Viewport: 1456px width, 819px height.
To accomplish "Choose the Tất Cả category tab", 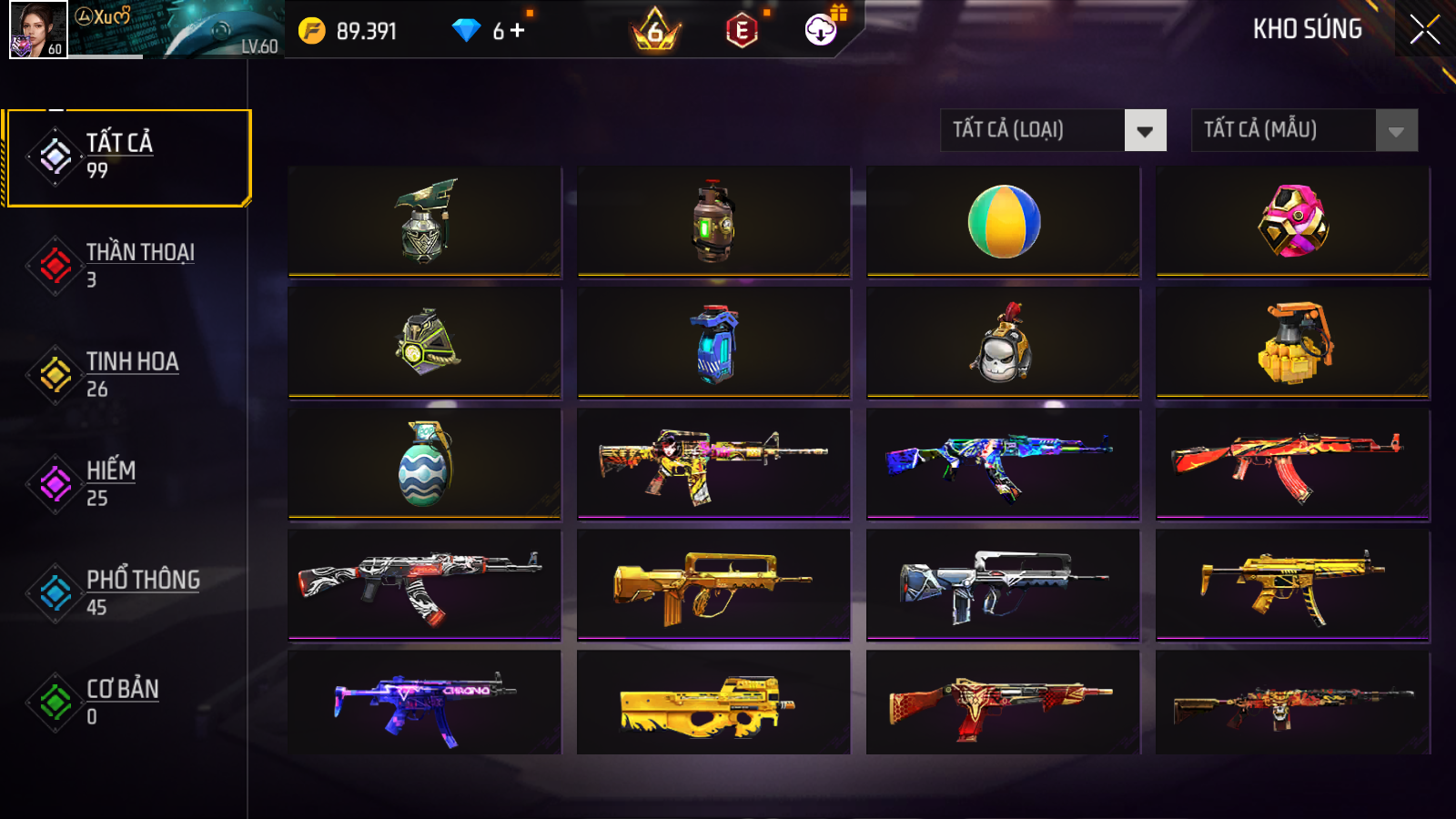I will tap(127, 157).
